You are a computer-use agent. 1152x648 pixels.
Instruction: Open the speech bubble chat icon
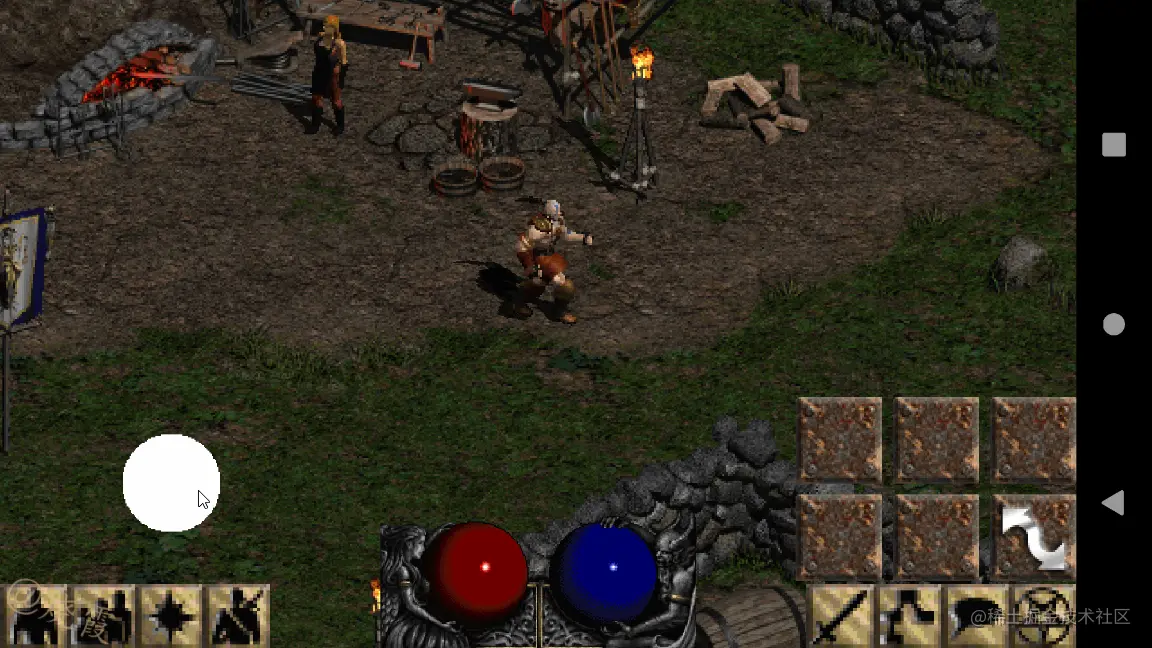[x=975, y=616]
